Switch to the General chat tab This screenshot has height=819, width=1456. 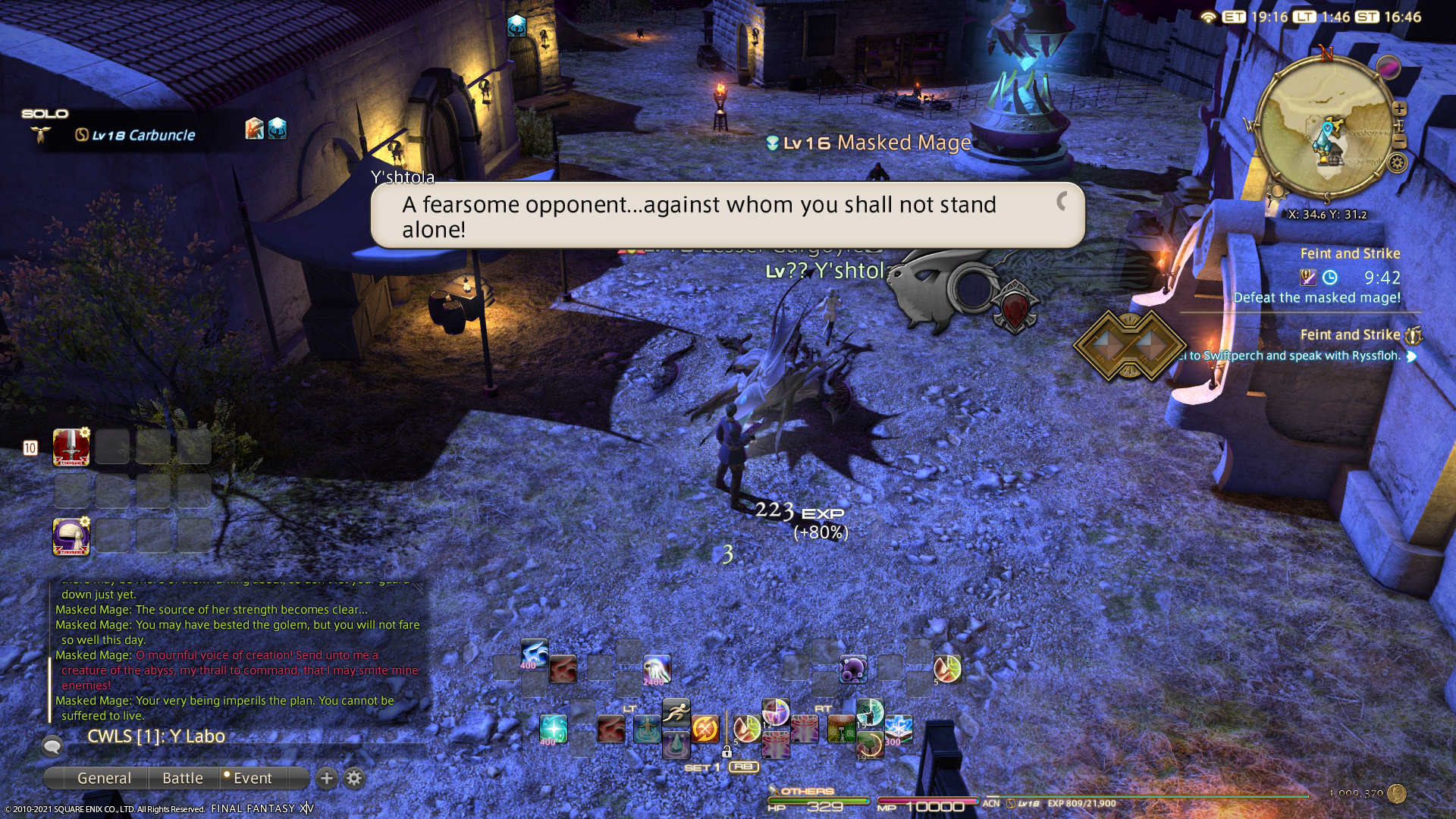click(x=104, y=778)
